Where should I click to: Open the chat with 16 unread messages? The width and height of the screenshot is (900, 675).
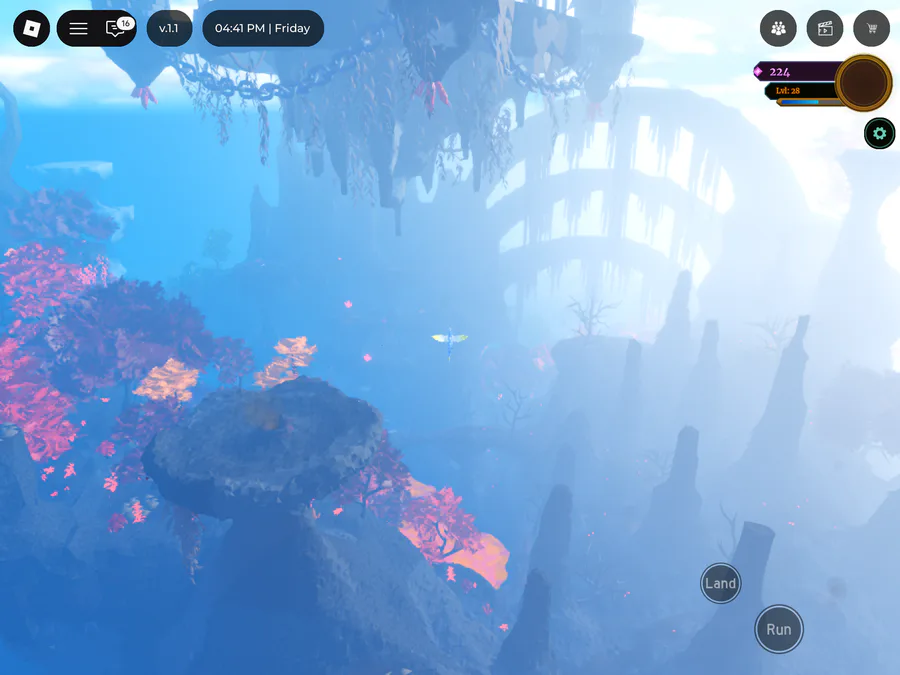pos(116,28)
